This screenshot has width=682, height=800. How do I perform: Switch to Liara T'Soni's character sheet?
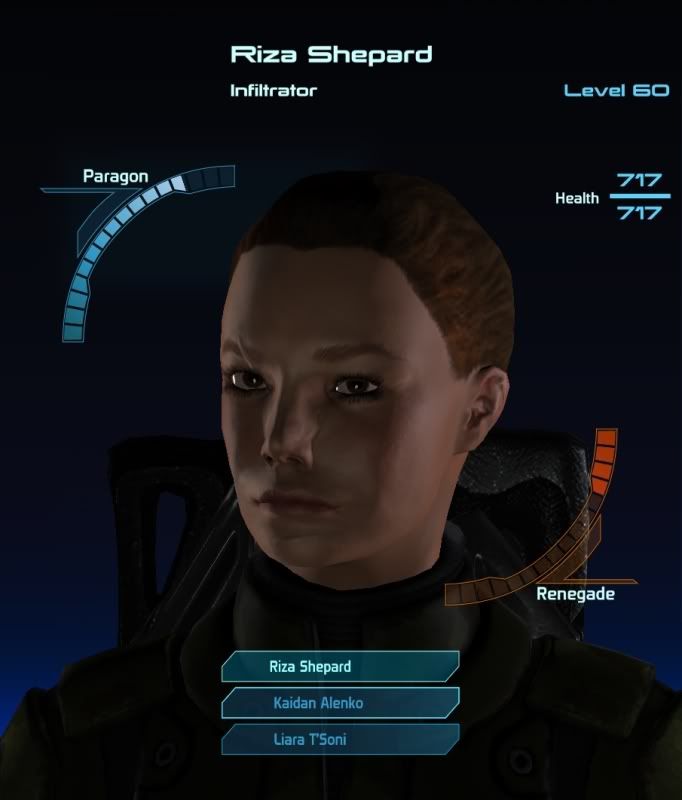tap(339, 740)
